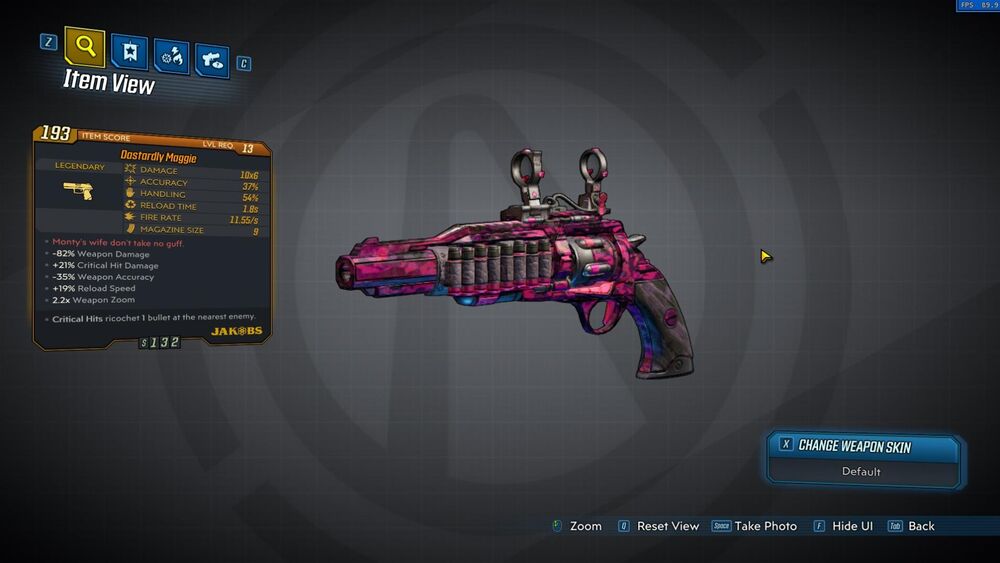Switch to the pistol icon tab
1000x563 pixels.
212,60
